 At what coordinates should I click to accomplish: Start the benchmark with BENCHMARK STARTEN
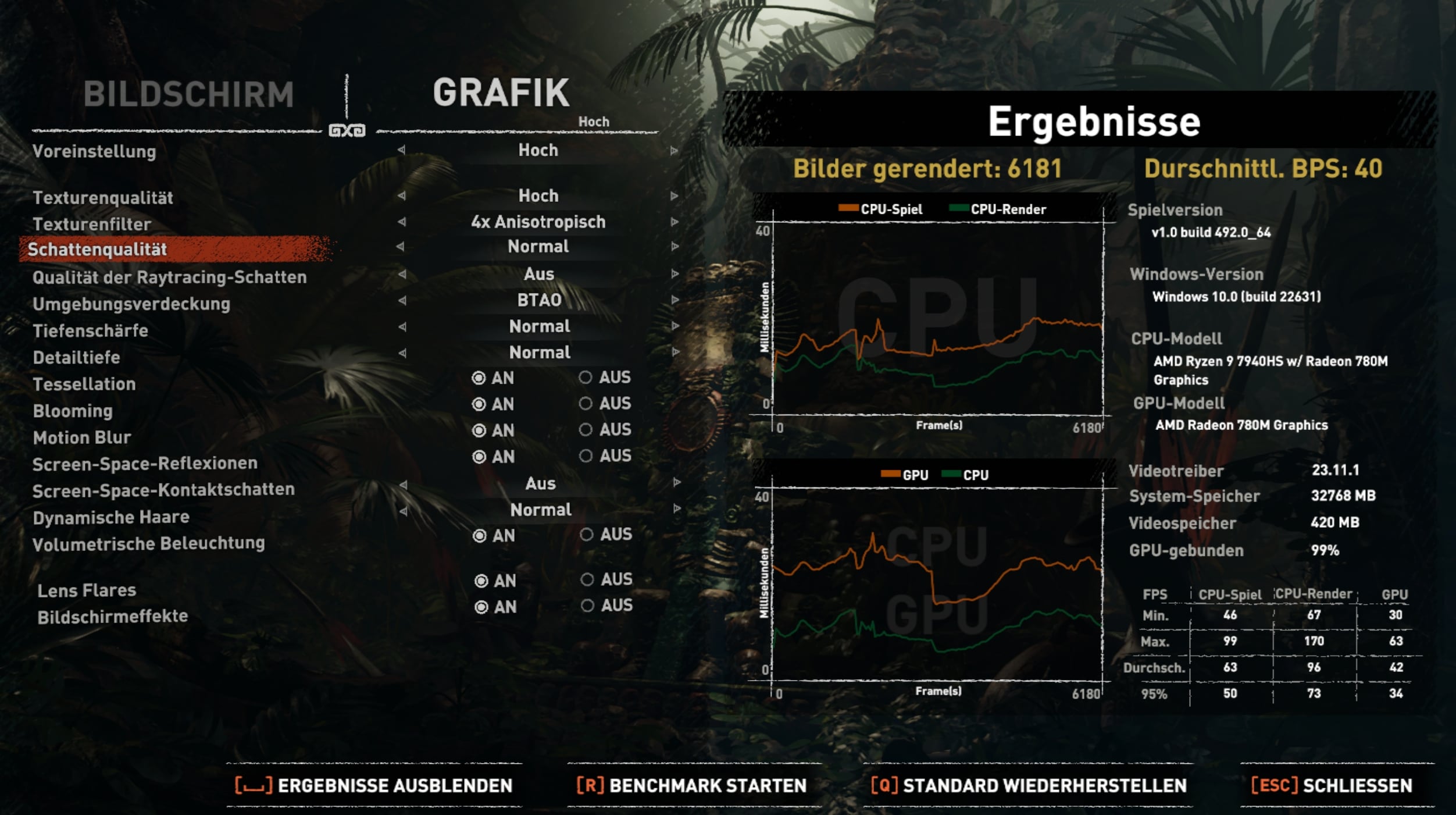click(x=692, y=785)
